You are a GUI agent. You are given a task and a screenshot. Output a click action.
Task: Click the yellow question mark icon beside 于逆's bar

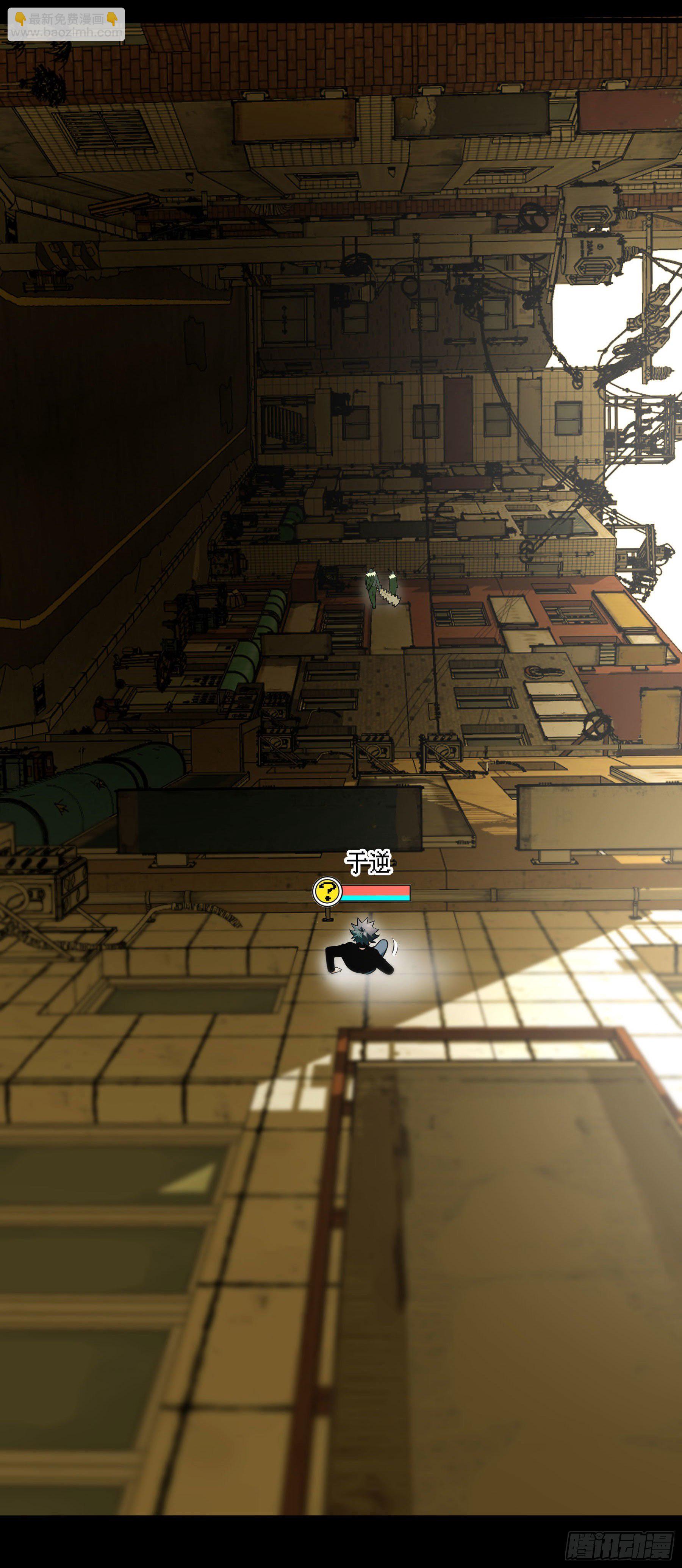(327, 892)
